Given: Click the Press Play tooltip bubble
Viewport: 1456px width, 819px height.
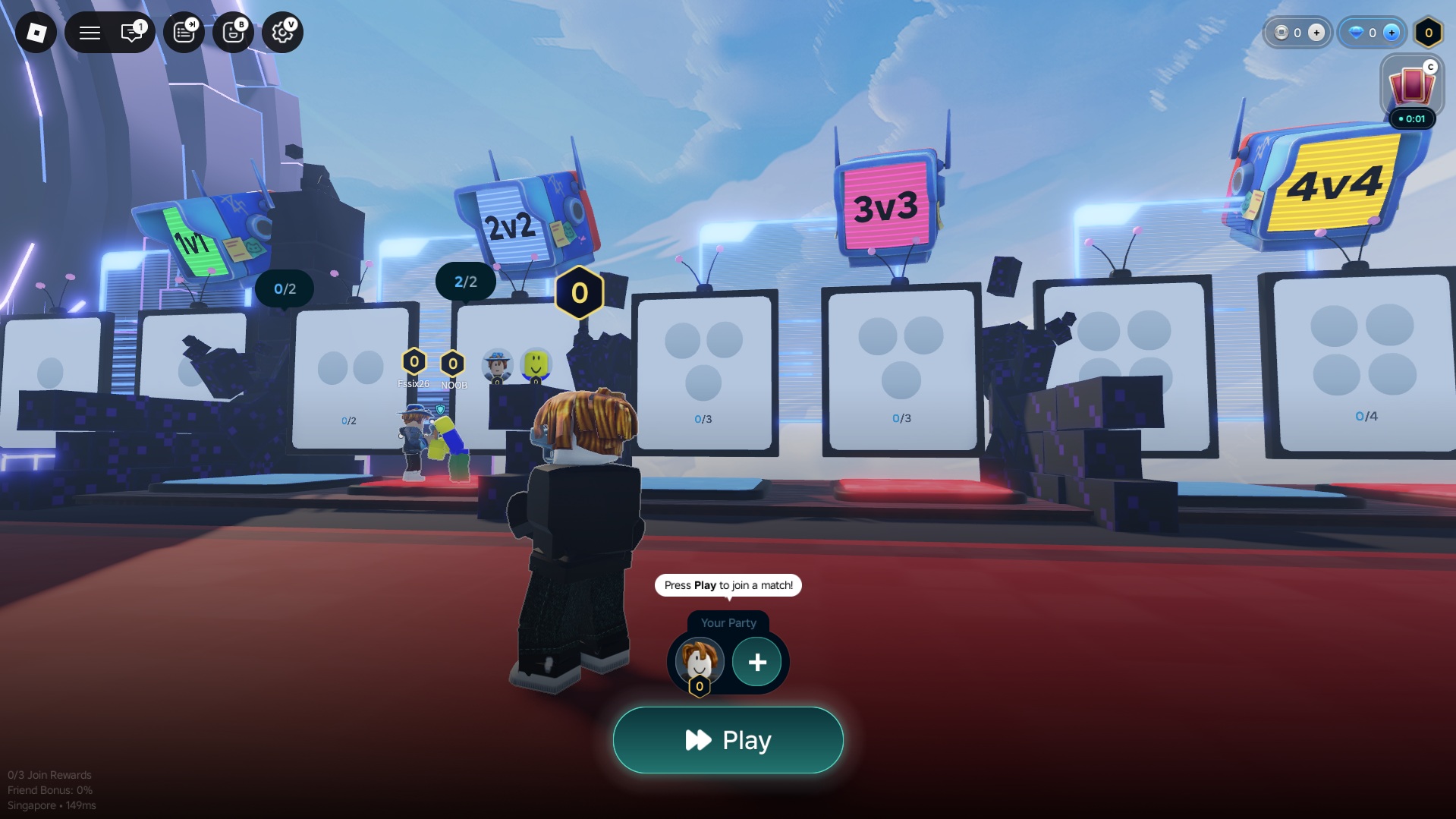Looking at the screenshot, I should click(727, 585).
